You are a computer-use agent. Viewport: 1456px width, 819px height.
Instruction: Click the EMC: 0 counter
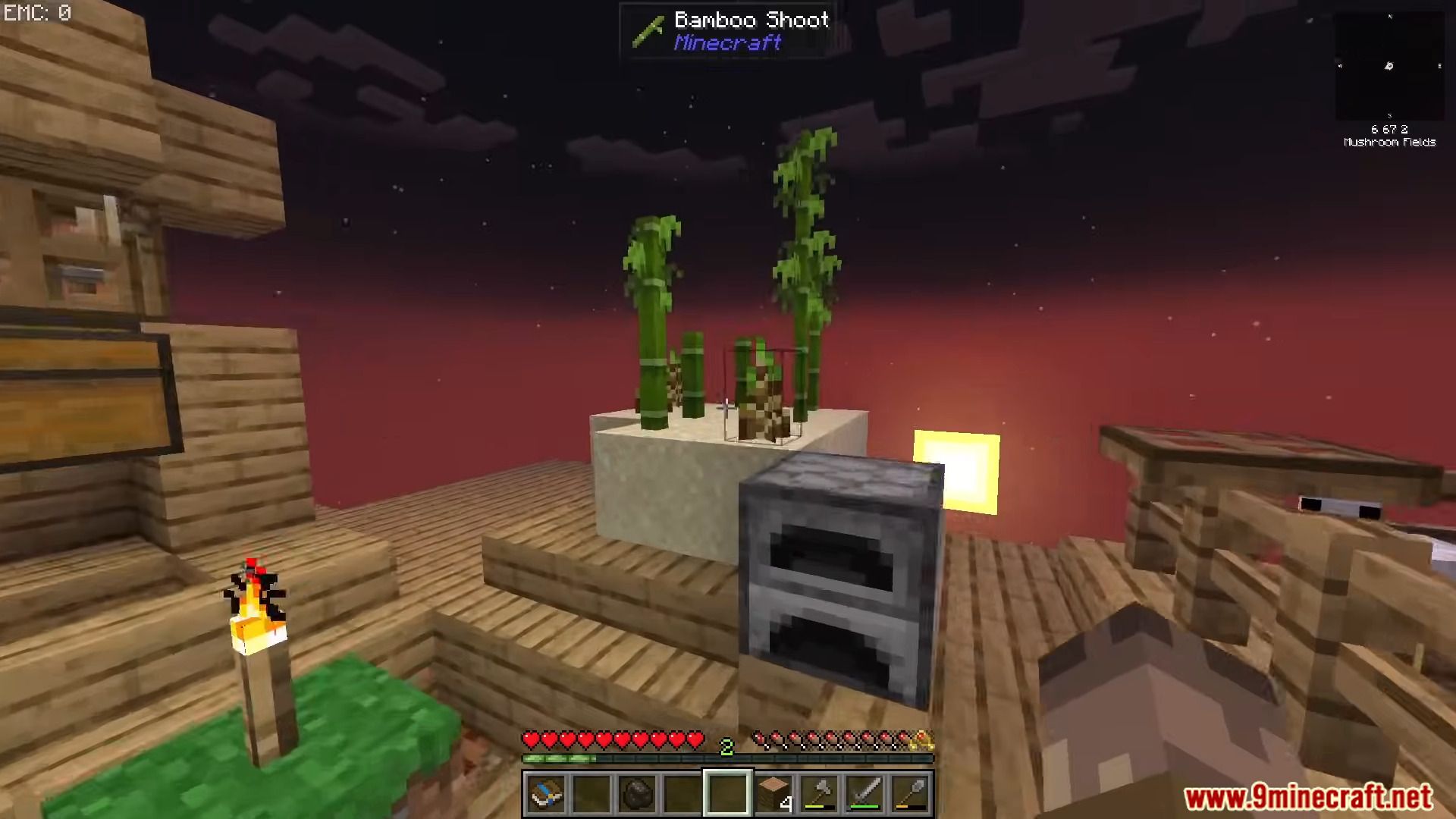point(36,12)
